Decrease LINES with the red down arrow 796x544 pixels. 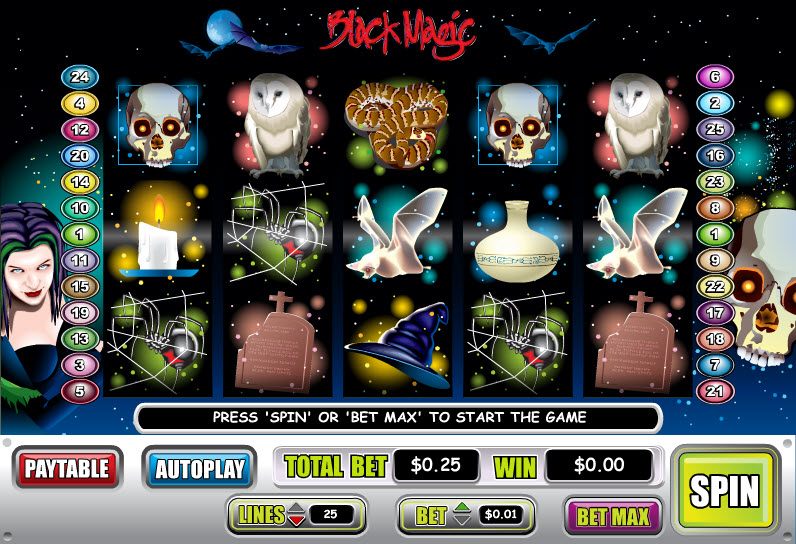[297, 520]
